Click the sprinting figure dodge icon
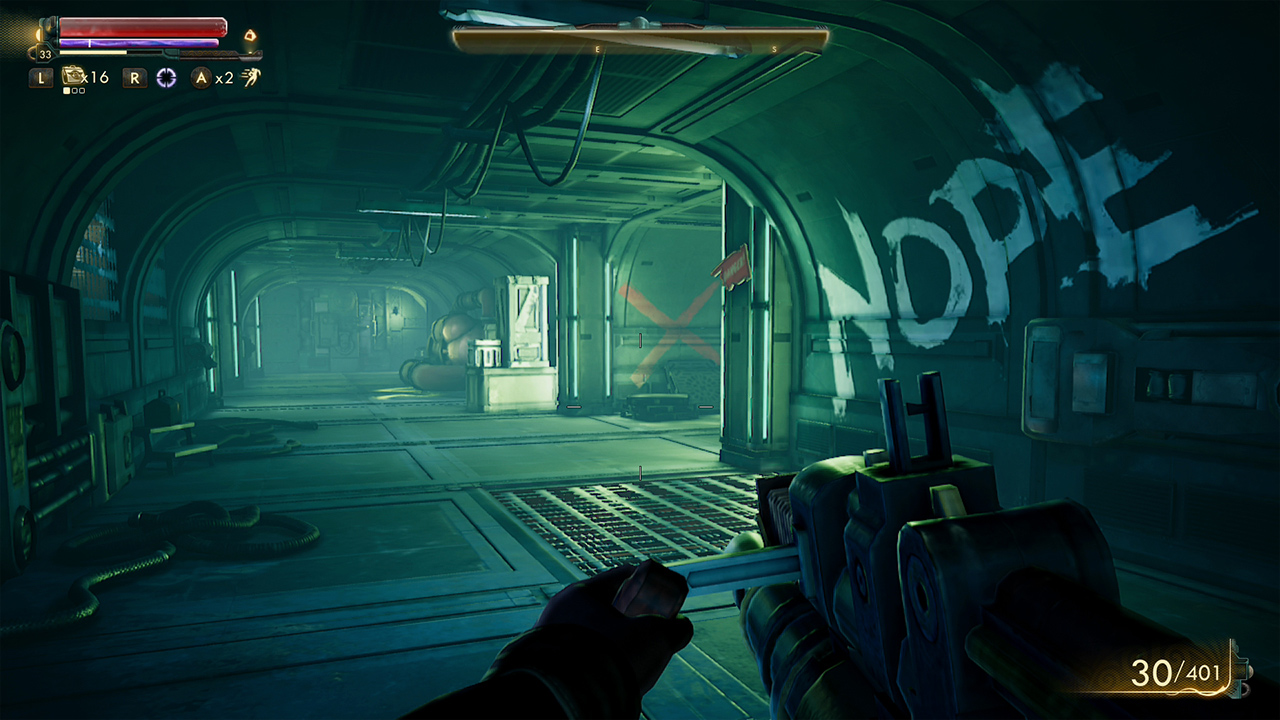1280x720 pixels. 250,77
